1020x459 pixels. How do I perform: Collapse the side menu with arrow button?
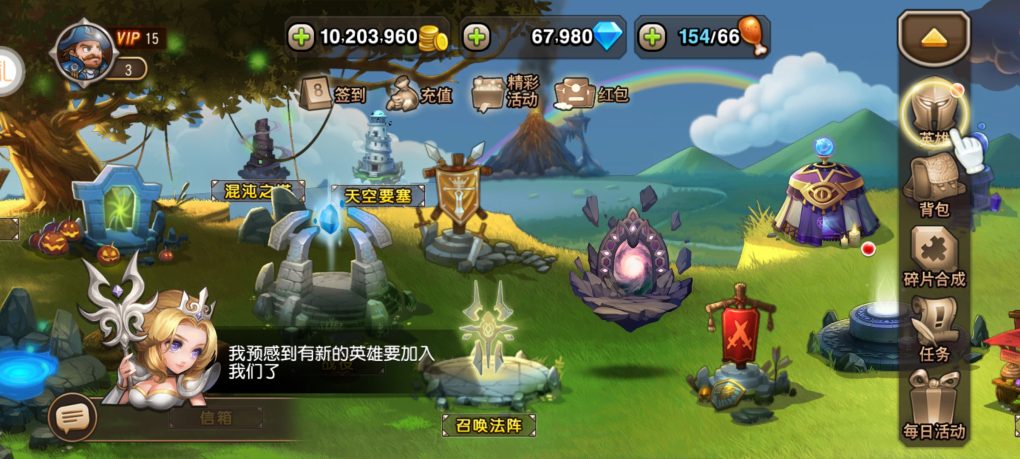(x=933, y=38)
